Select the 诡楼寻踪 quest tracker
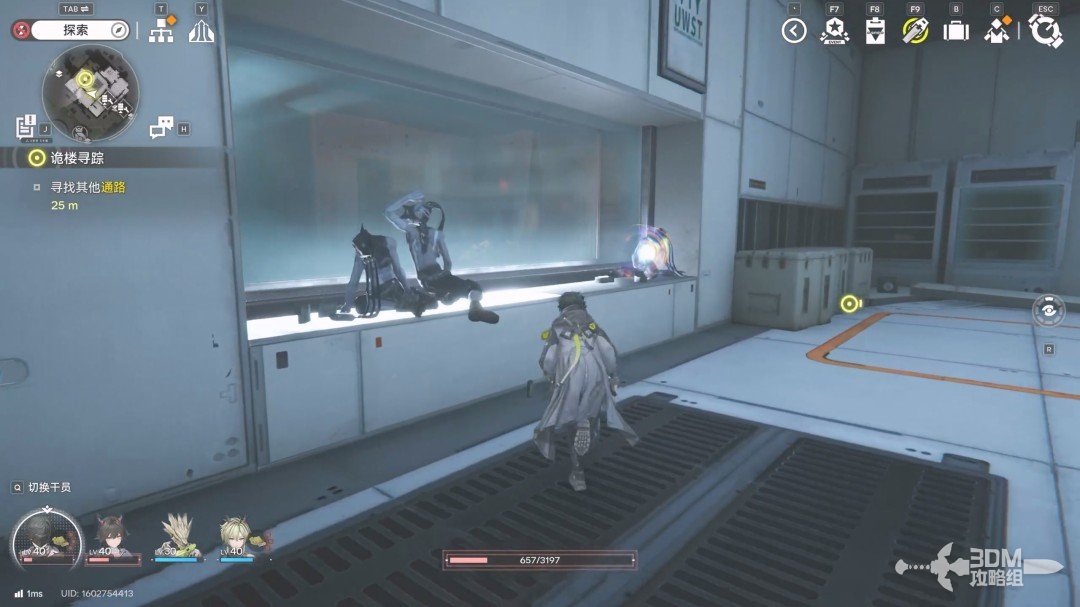Screen dimensions: 1080x607 coord(80,157)
